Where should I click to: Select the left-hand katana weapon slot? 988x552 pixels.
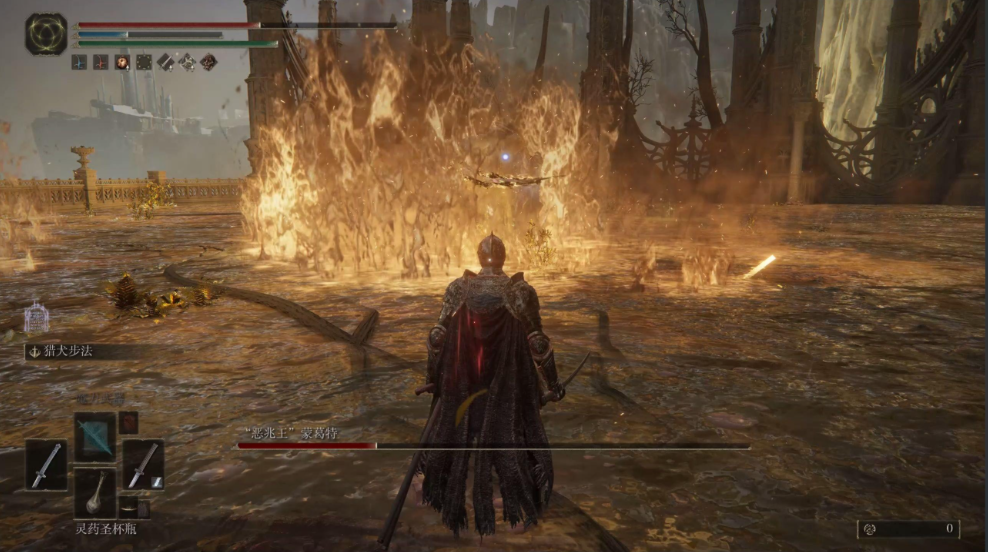[47, 465]
